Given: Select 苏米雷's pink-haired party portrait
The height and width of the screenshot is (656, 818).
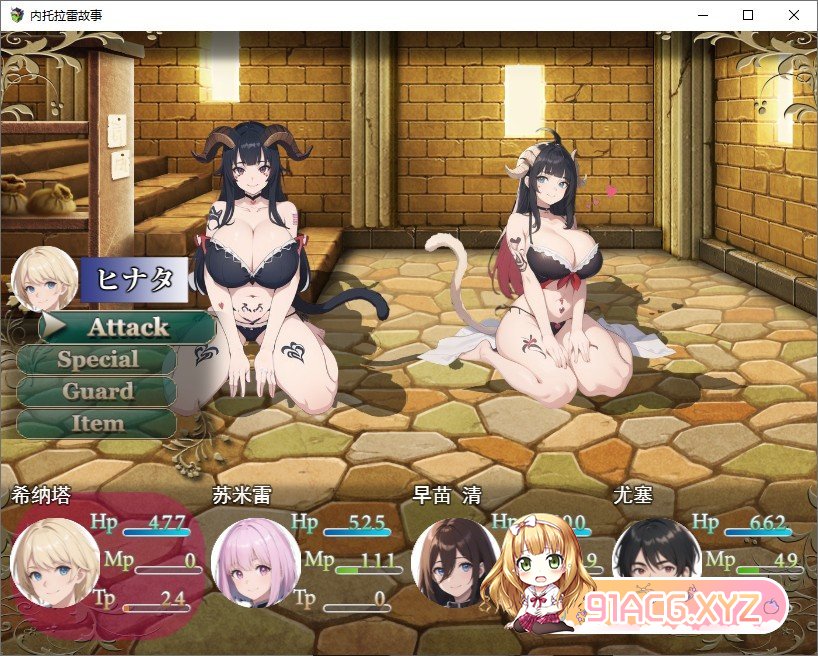Looking at the screenshot, I should click(x=255, y=562).
